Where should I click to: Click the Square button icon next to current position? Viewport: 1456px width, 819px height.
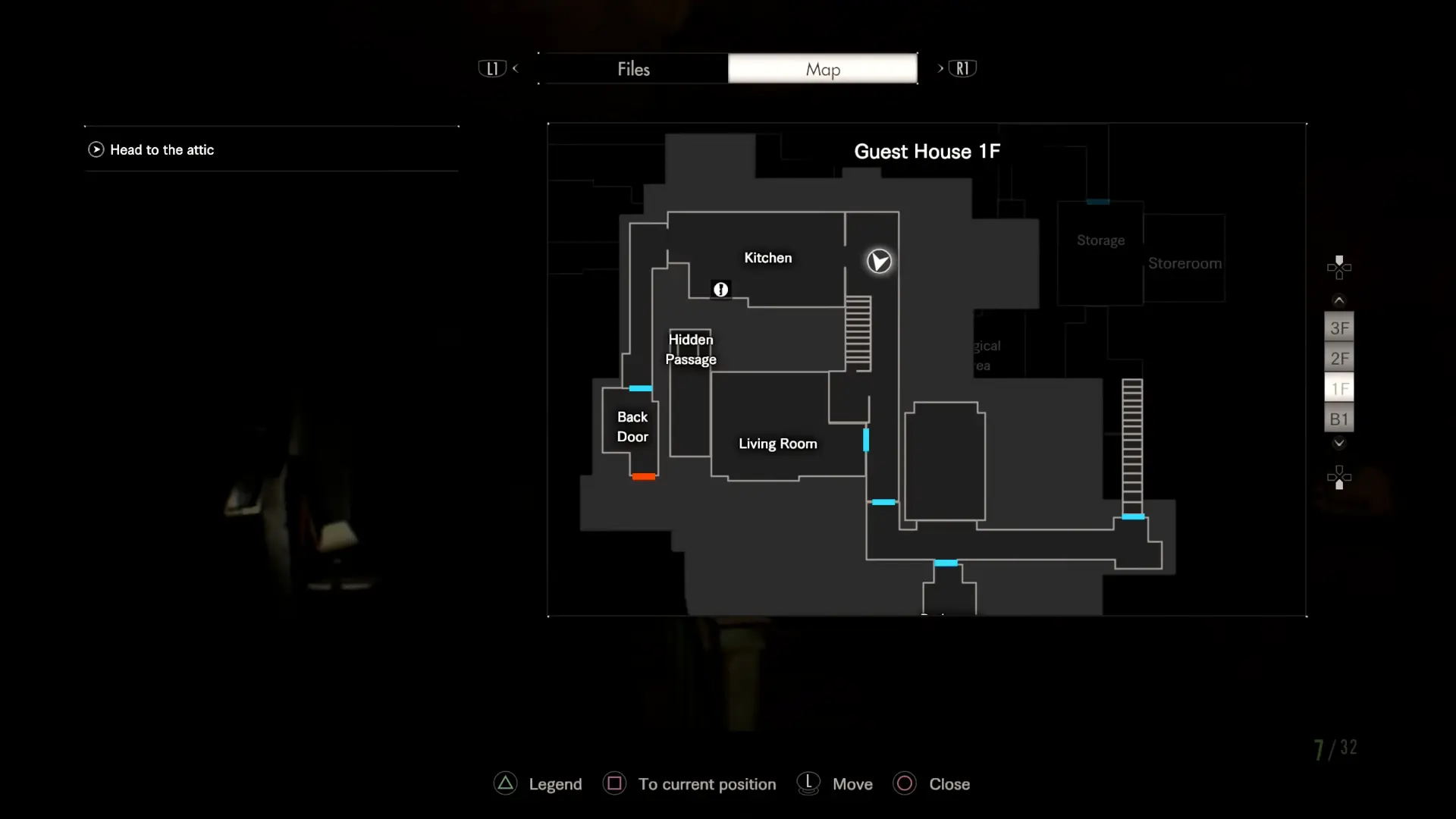tap(614, 783)
